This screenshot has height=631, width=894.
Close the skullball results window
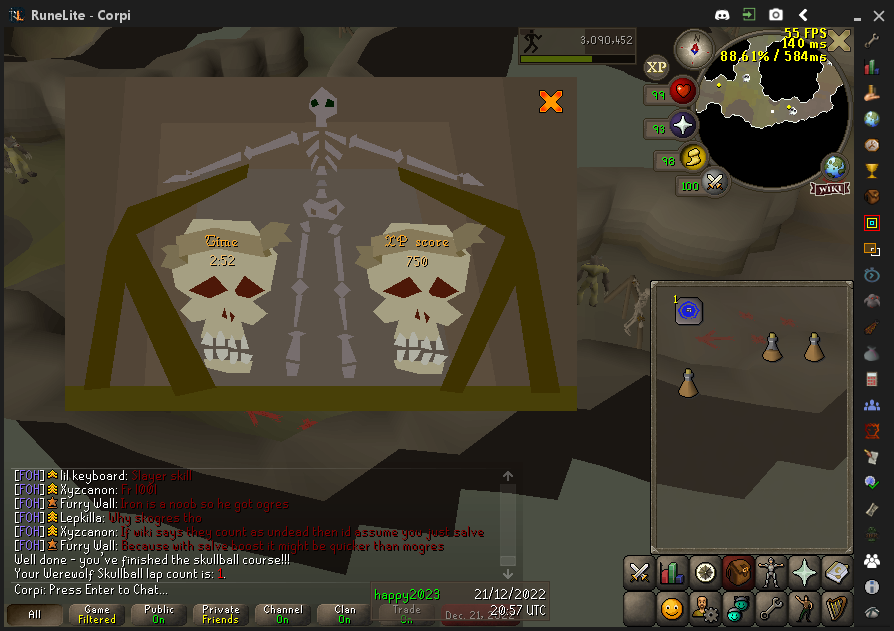[x=550, y=101]
